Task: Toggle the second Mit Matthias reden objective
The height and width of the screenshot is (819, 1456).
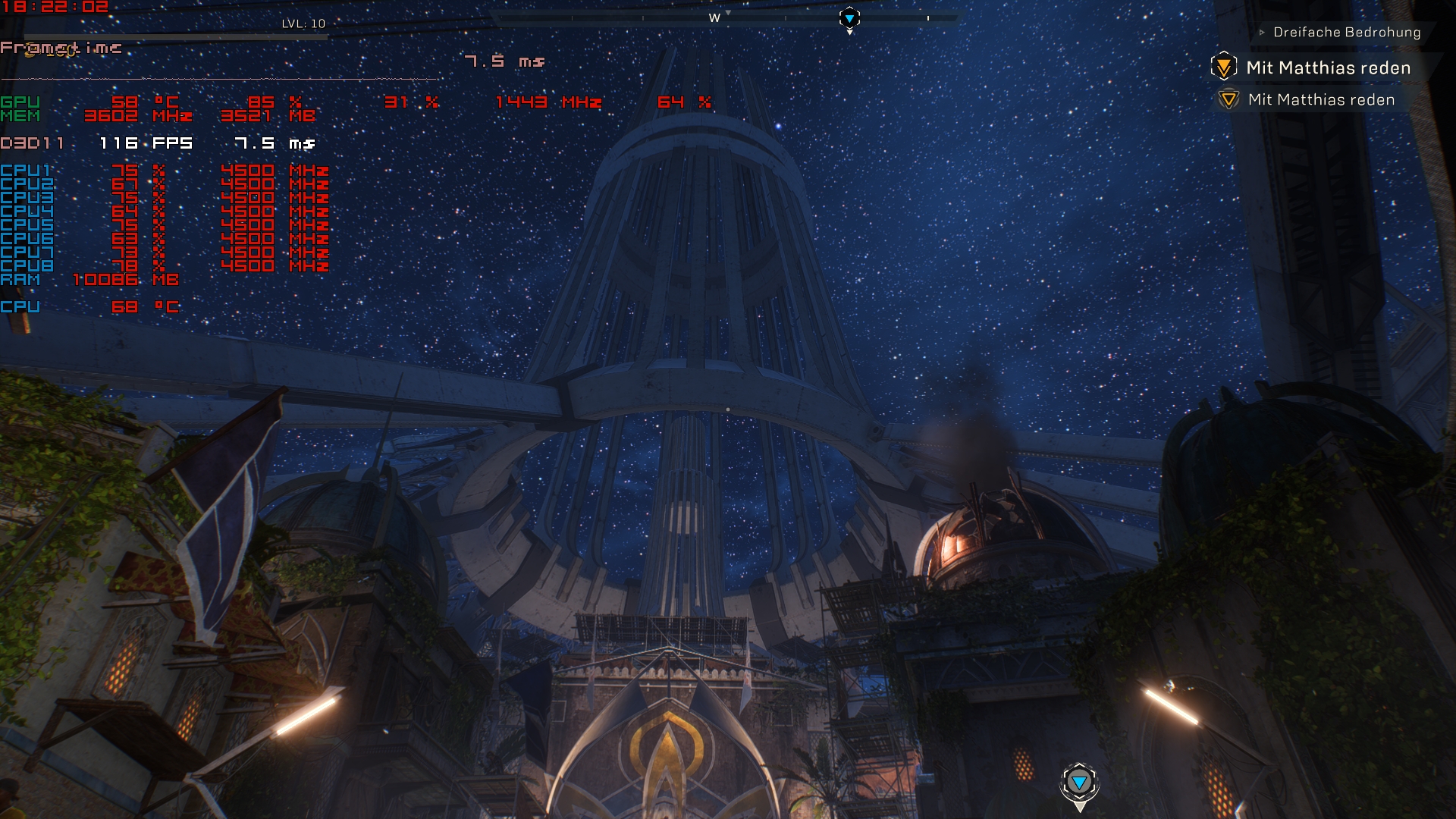Action: (x=1322, y=99)
